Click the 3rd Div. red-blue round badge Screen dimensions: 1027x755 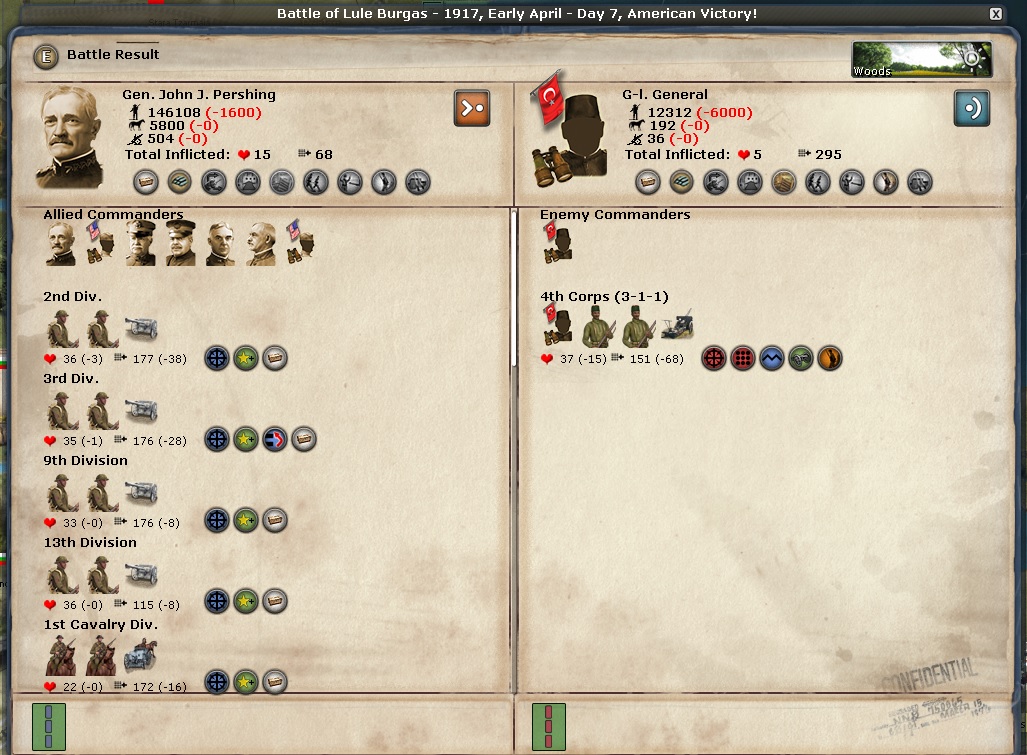275,439
